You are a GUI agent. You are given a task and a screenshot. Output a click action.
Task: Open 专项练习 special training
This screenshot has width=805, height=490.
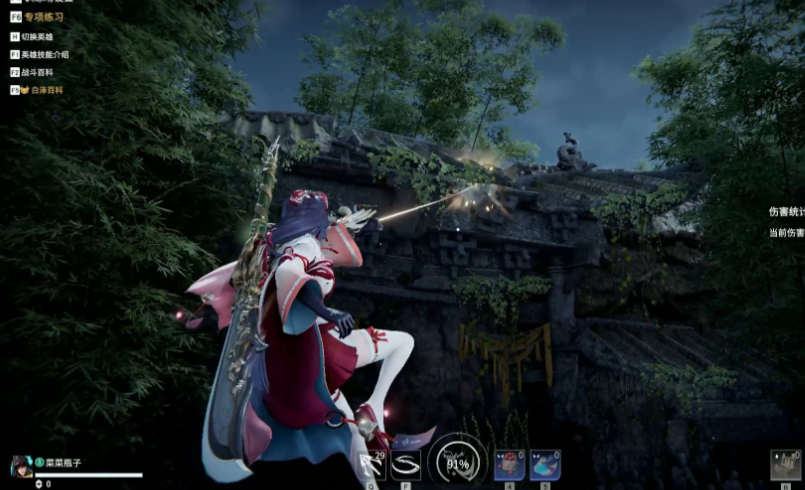coord(43,17)
